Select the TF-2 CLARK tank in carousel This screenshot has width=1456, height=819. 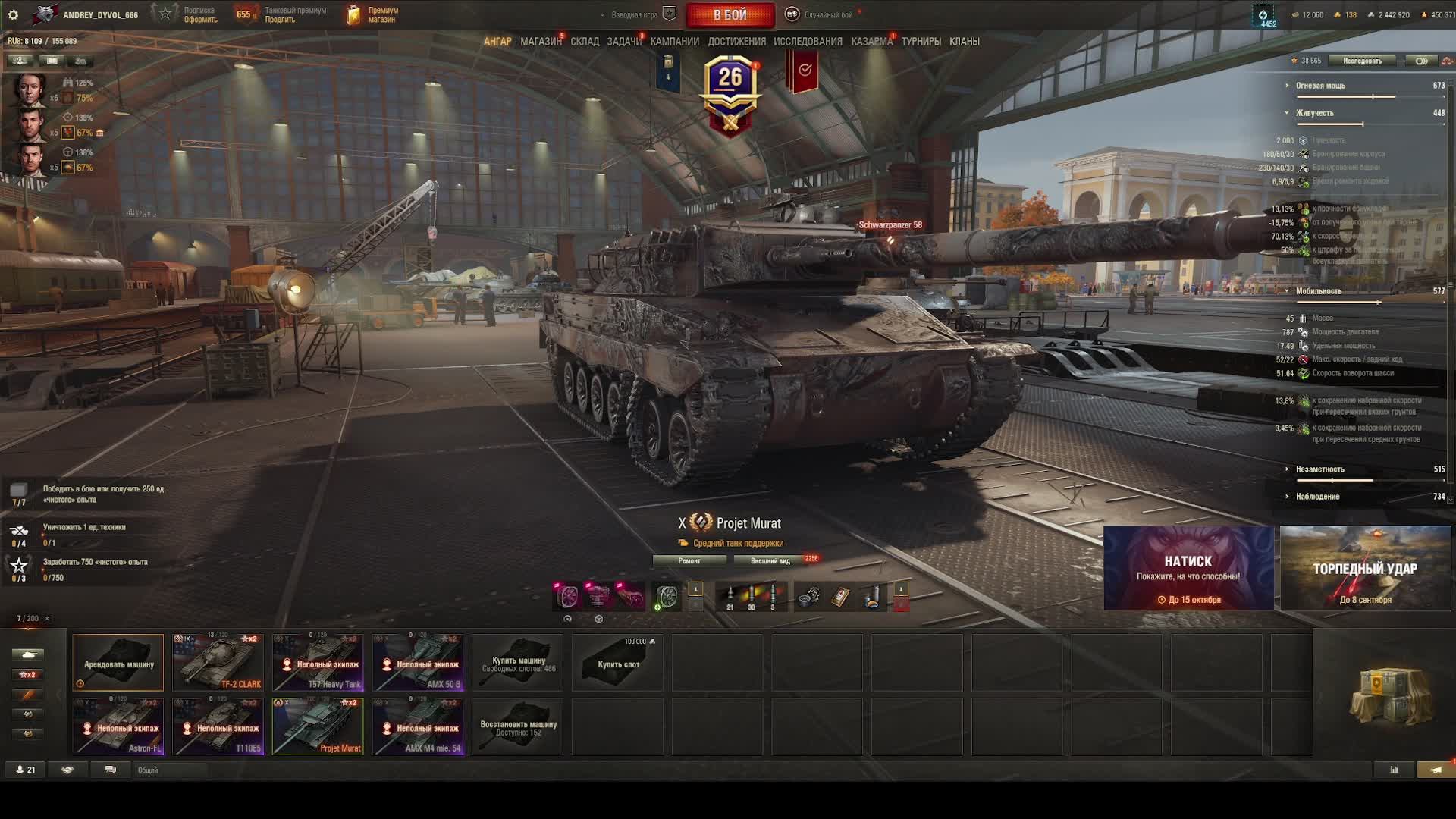point(218,663)
